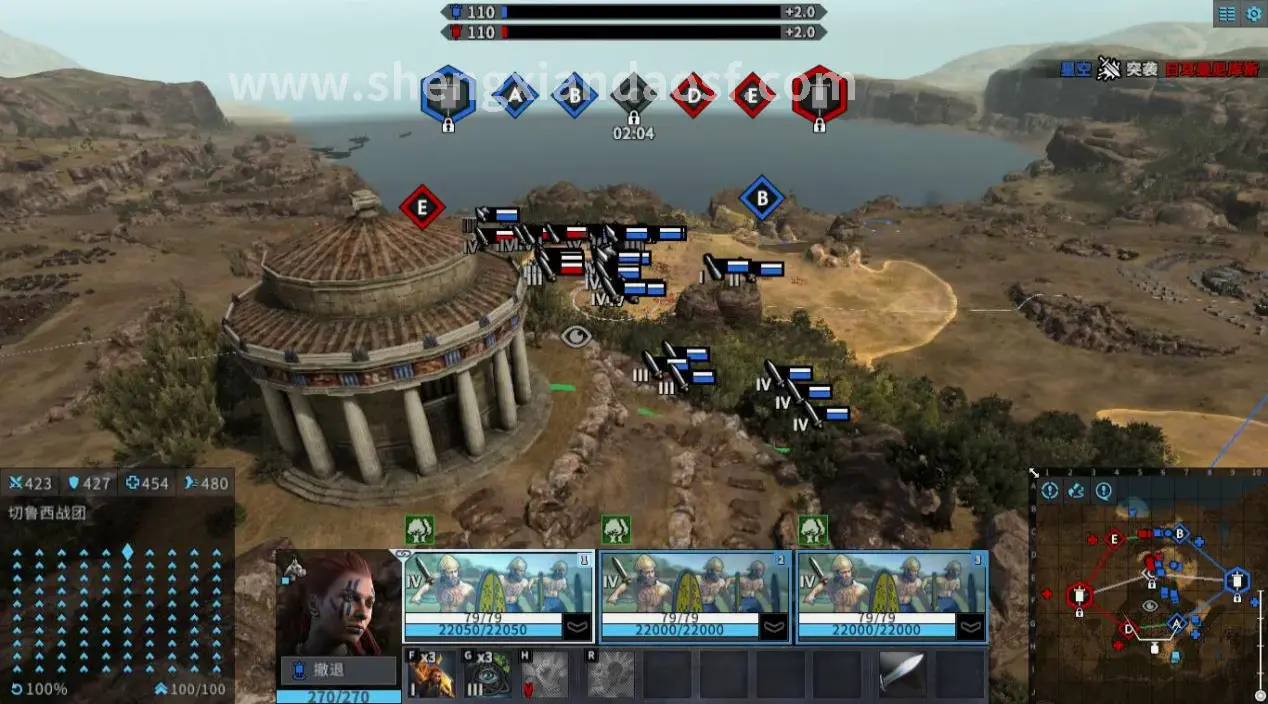Click red capture point D on top bar
Image resolution: width=1268 pixels, height=704 pixels.
(693, 95)
